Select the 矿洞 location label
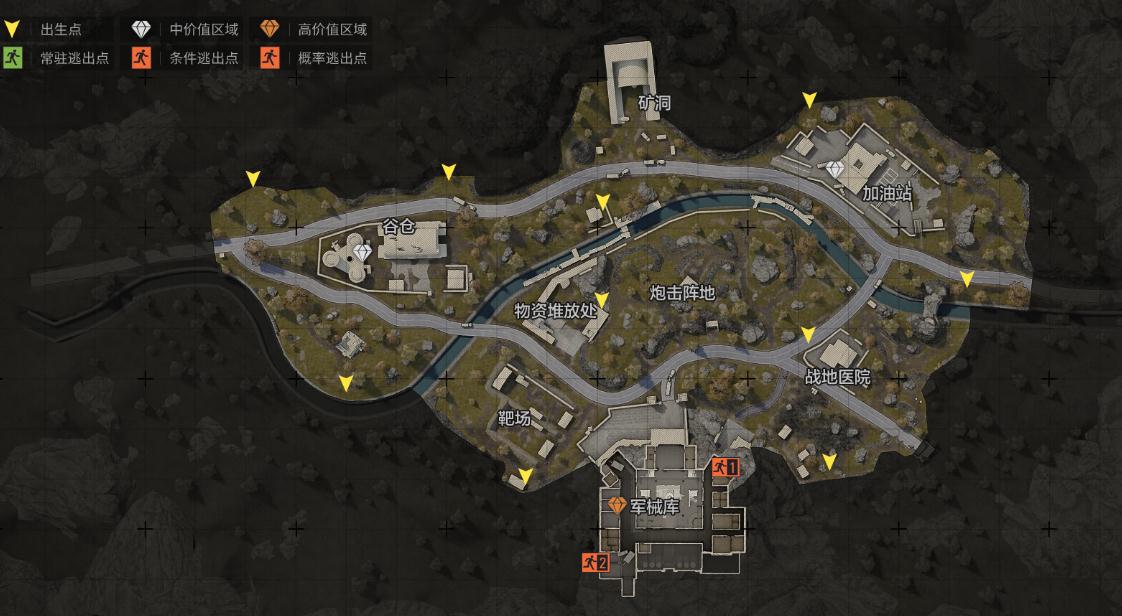 click(654, 103)
